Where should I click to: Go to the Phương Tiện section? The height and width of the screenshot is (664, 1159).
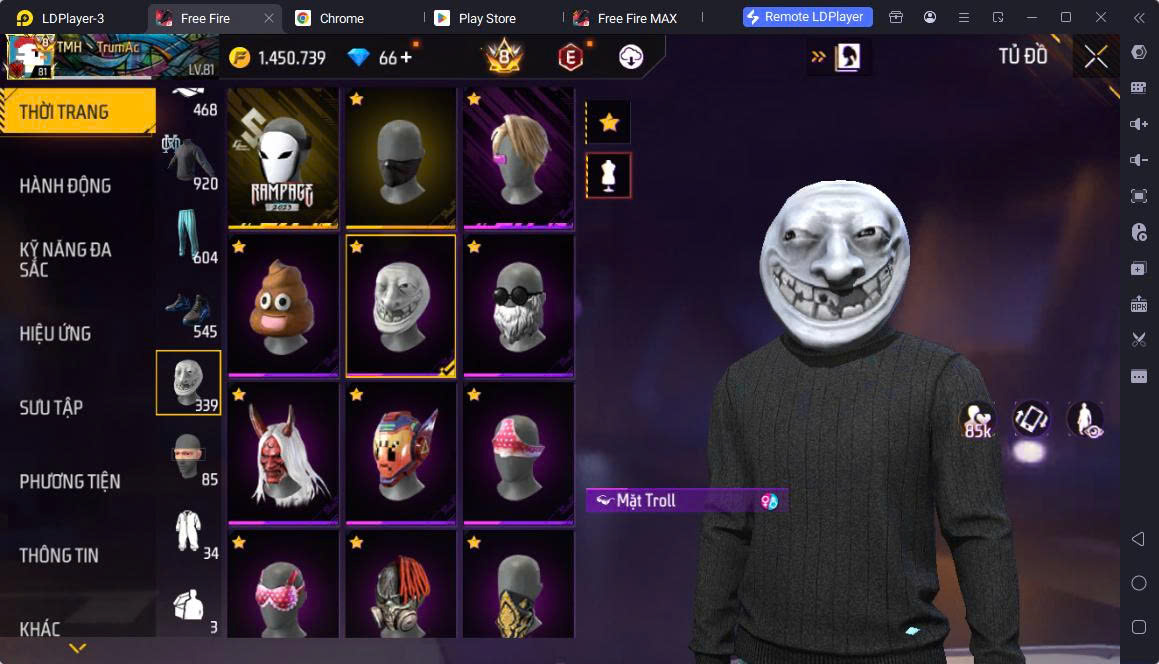click(x=70, y=482)
